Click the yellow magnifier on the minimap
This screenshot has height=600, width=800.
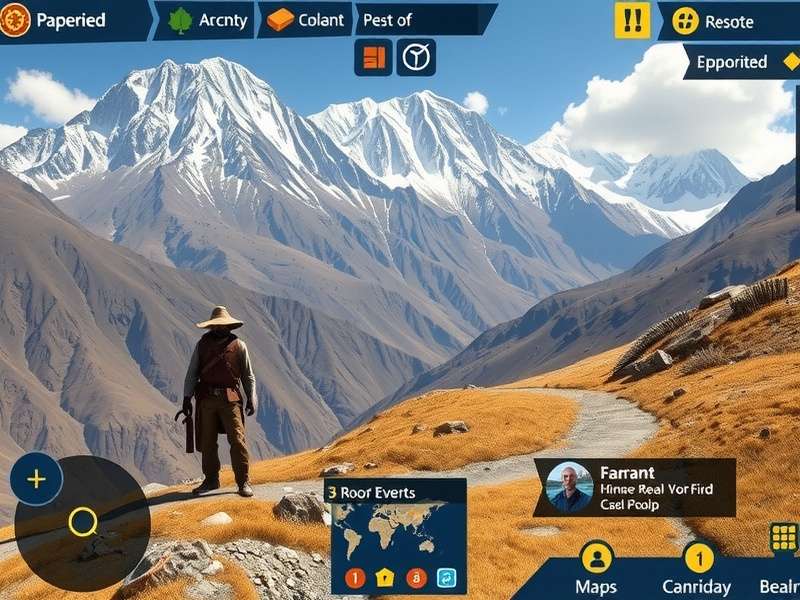click(83, 521)
